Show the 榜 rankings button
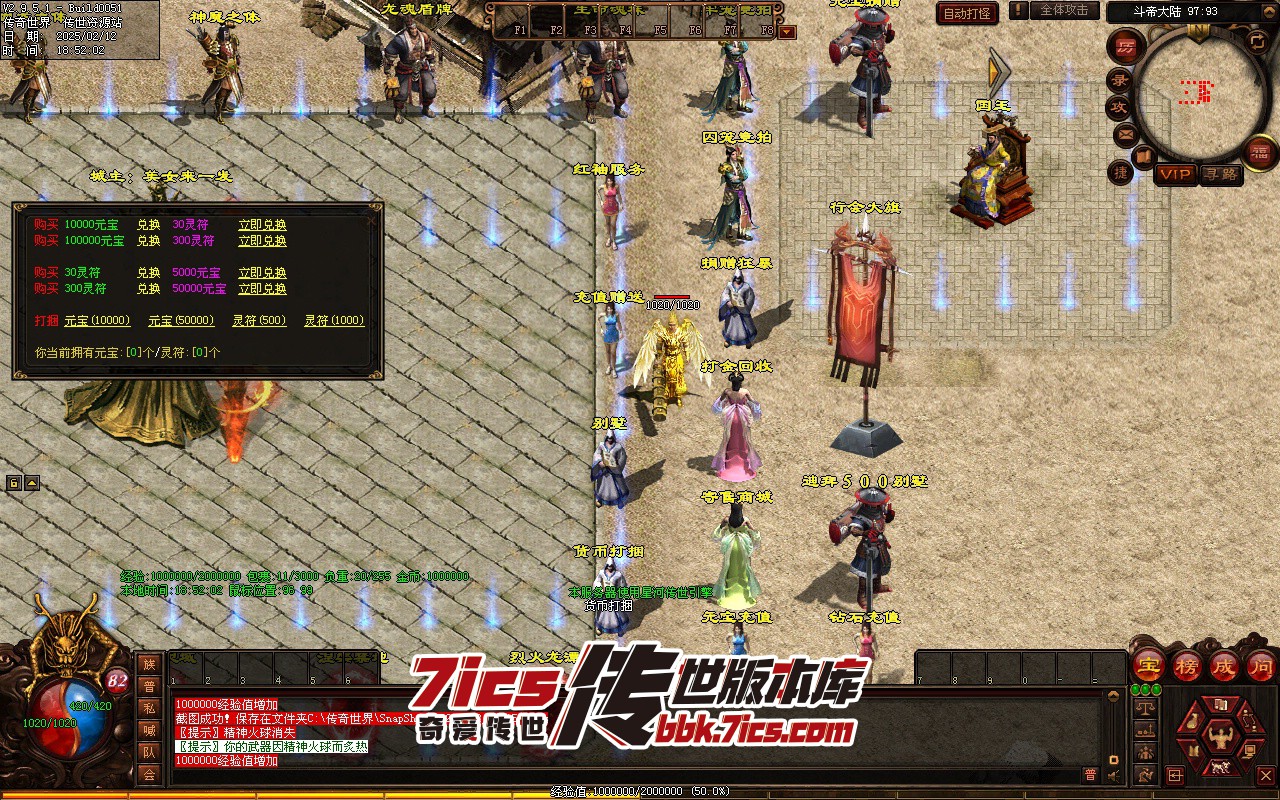The width and height of the screenshot is (1280, 800). pyautogui.click(x=1187, y=665)
